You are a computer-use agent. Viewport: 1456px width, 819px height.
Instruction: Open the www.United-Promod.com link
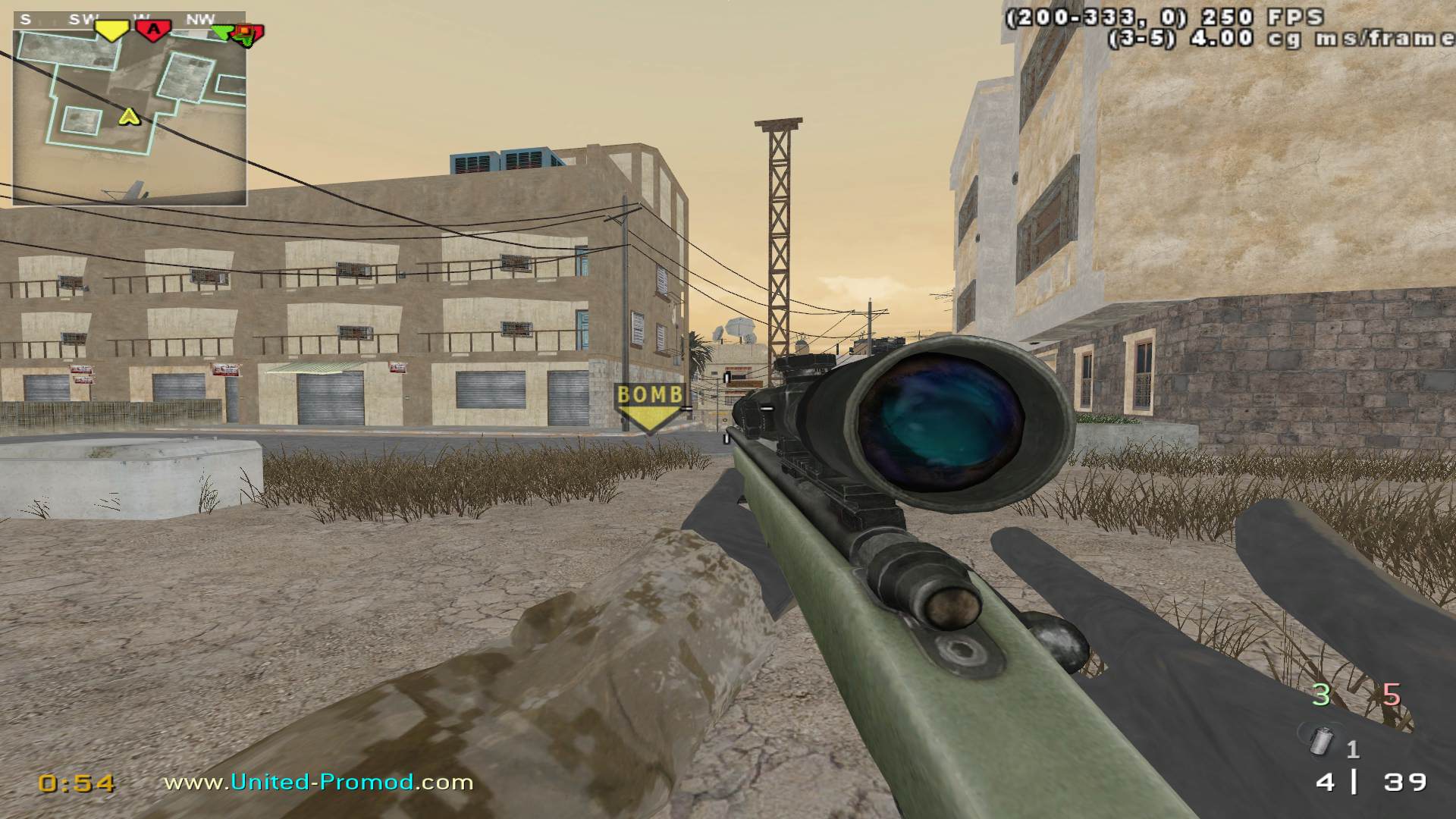click(x=318, y=783)
